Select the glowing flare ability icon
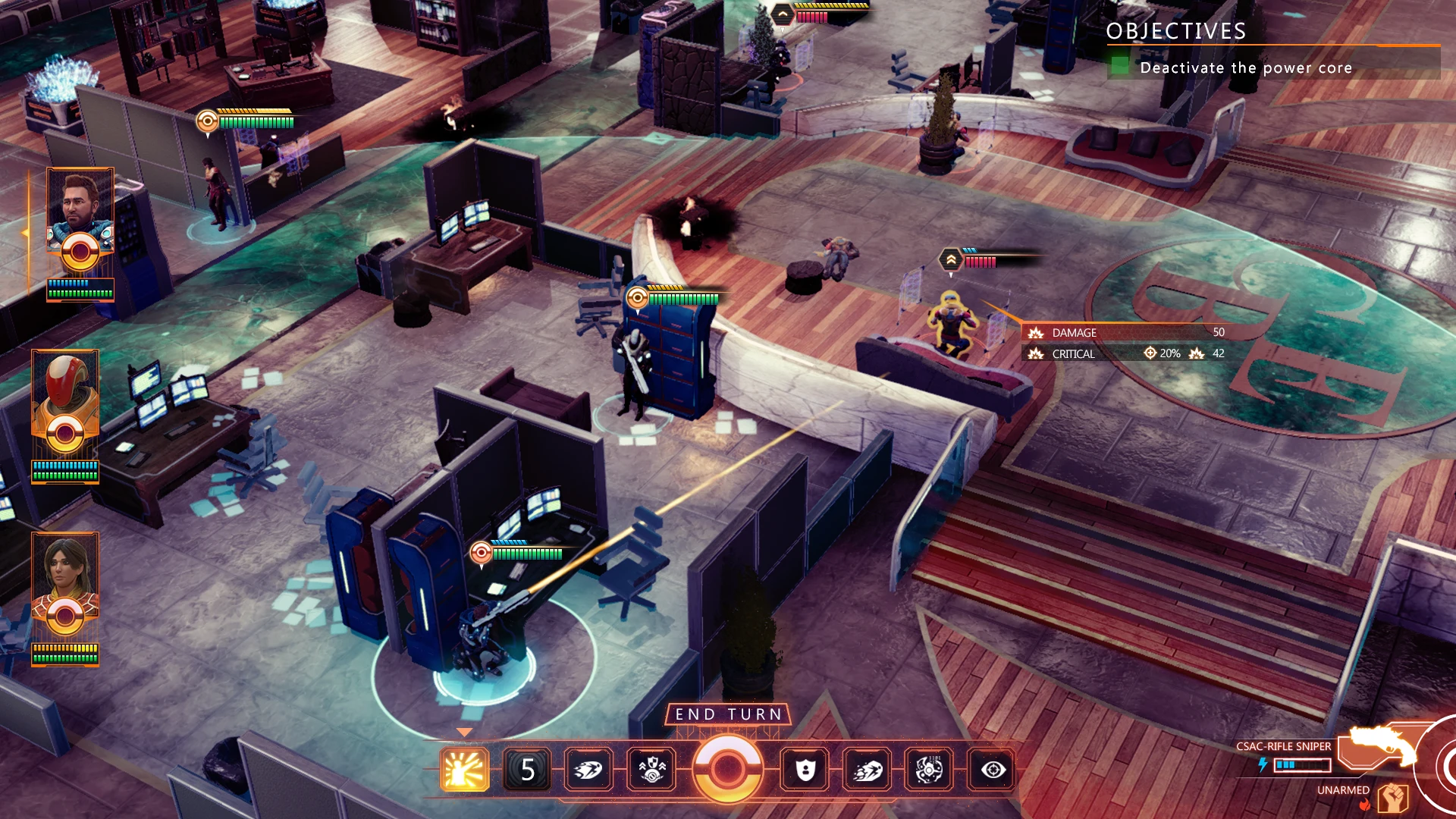This screenshot has height=819, width=1456. click(464, 770)
